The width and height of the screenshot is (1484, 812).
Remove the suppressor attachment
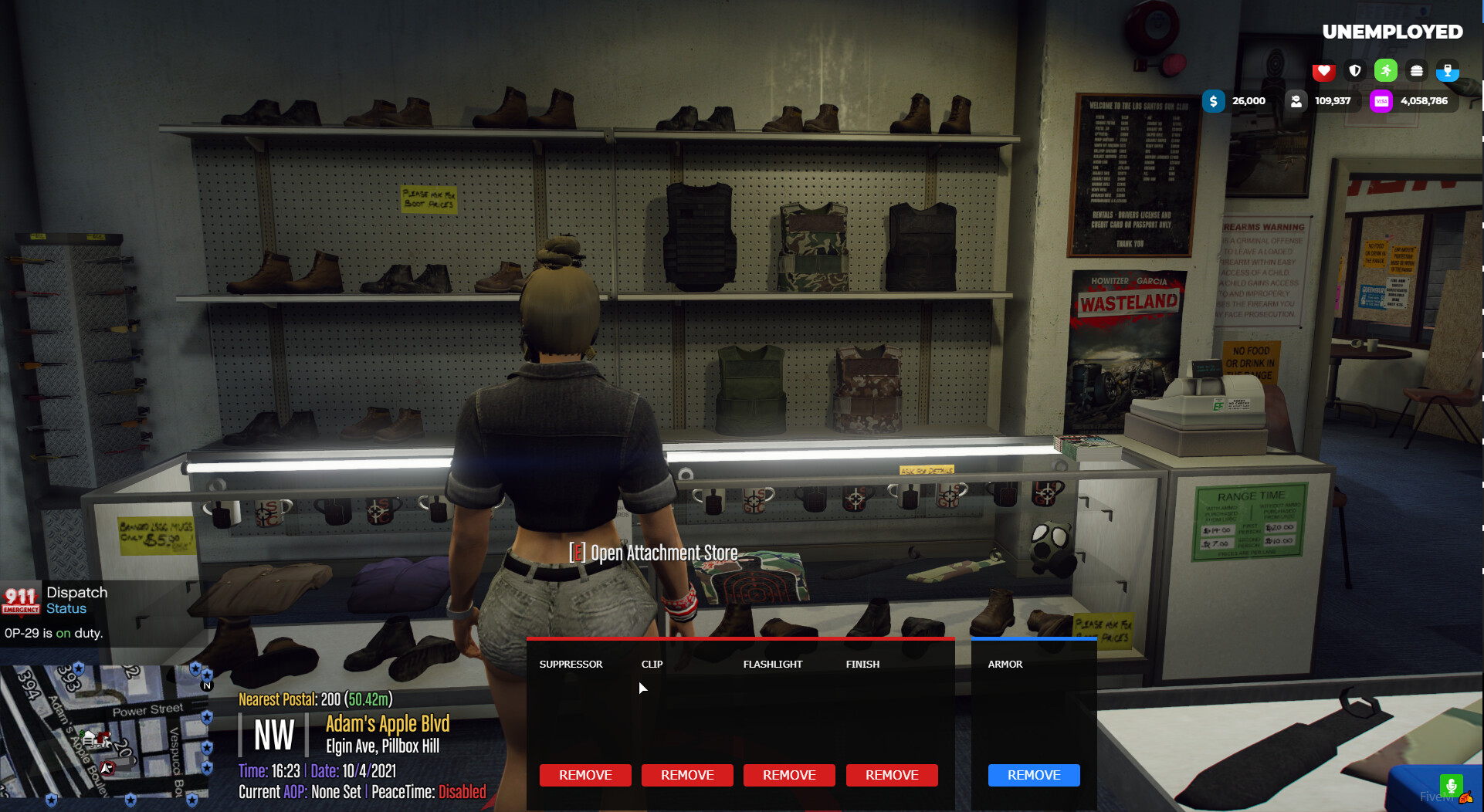coord(585,775)
